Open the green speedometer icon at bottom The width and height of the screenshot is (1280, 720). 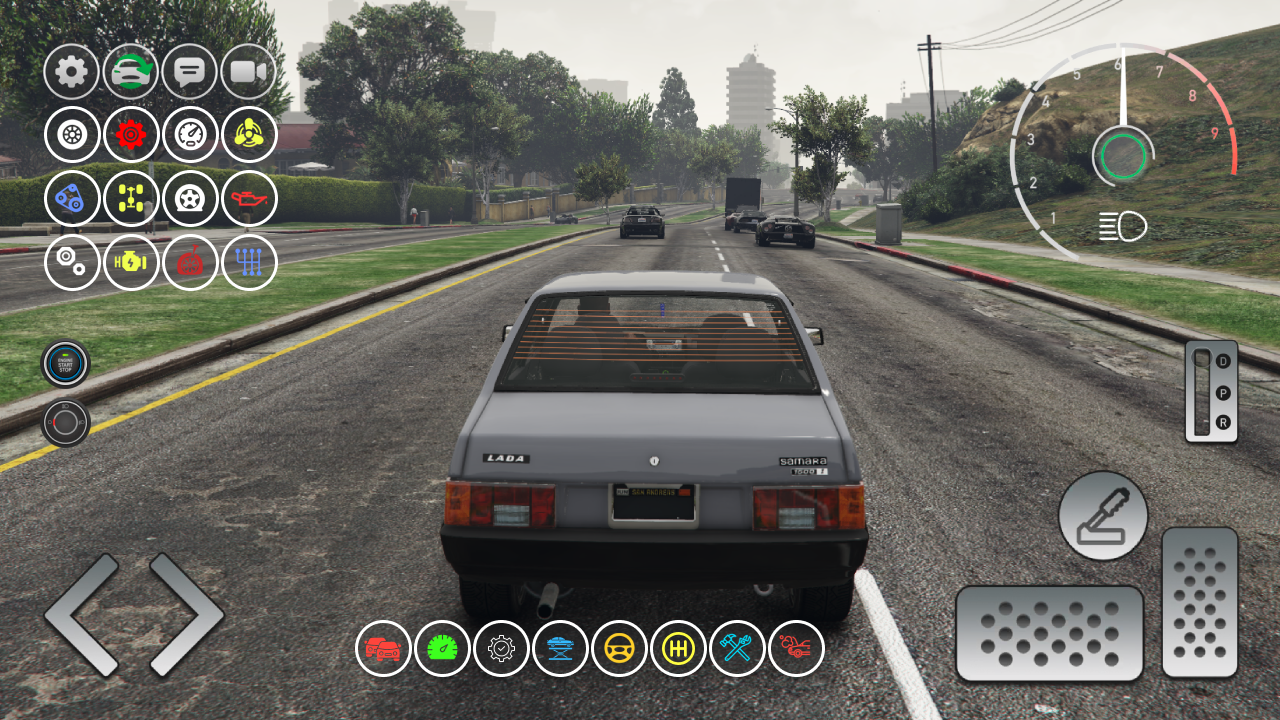coord(443,648)
